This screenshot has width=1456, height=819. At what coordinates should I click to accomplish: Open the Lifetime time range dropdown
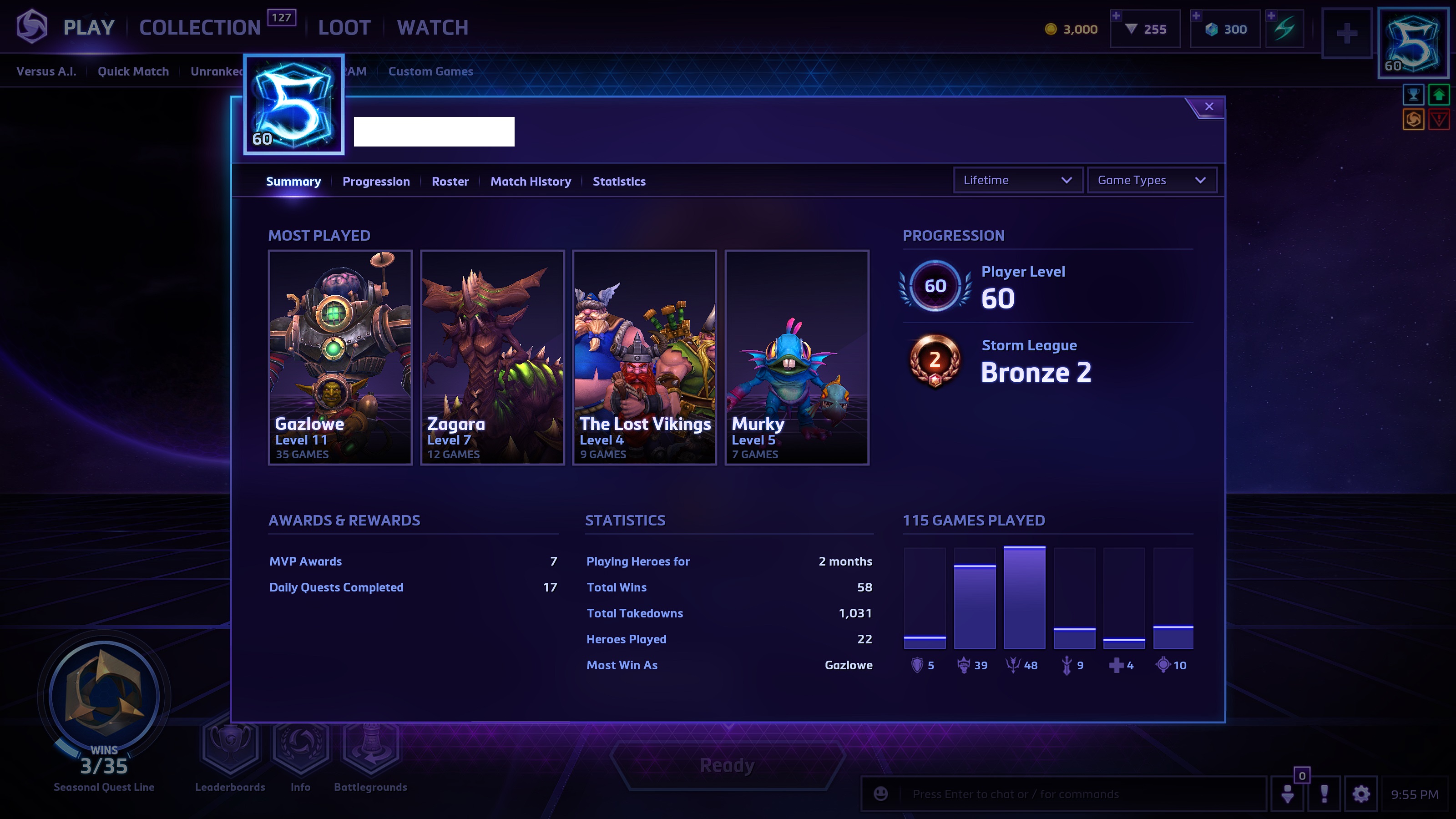(x=1017, y=180)
